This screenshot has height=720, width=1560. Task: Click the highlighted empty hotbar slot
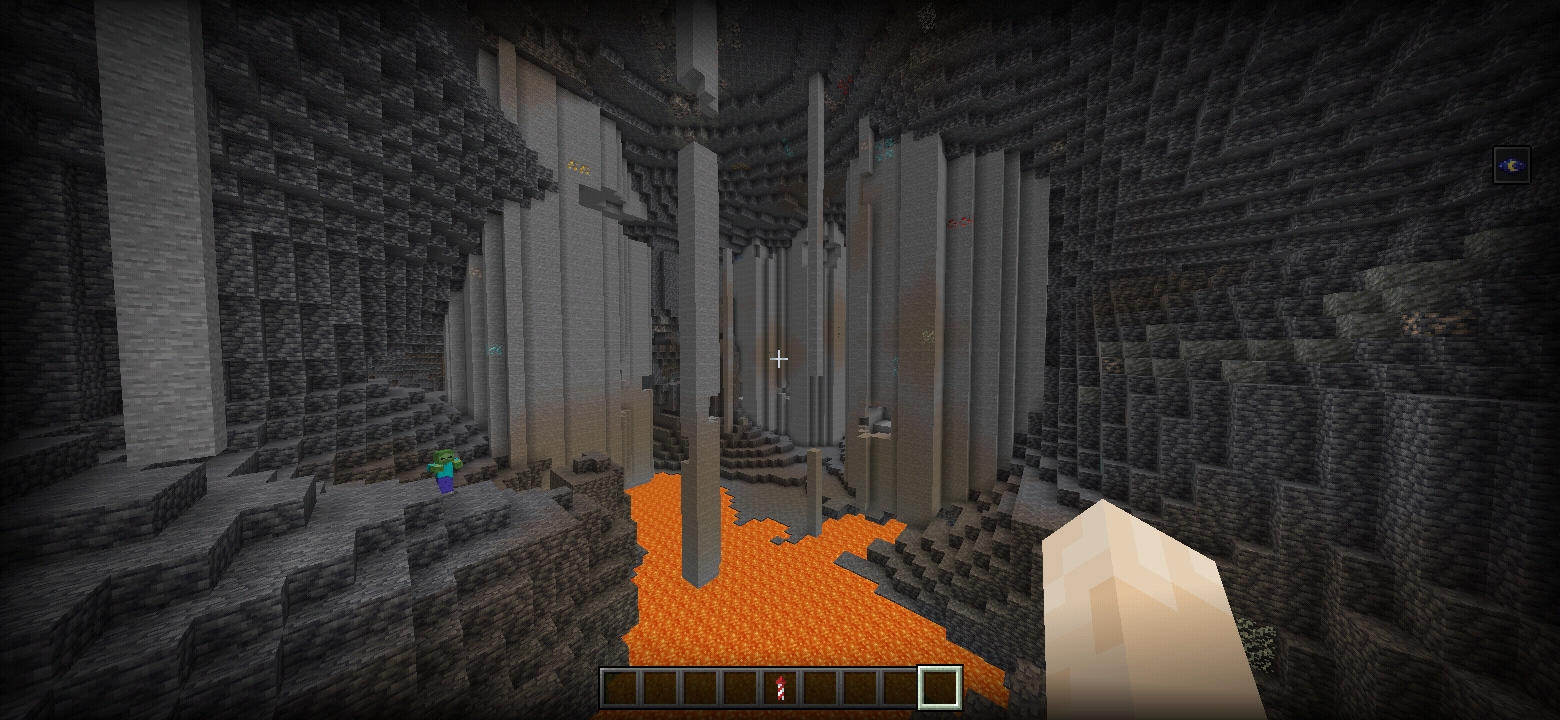click(940, 688)
